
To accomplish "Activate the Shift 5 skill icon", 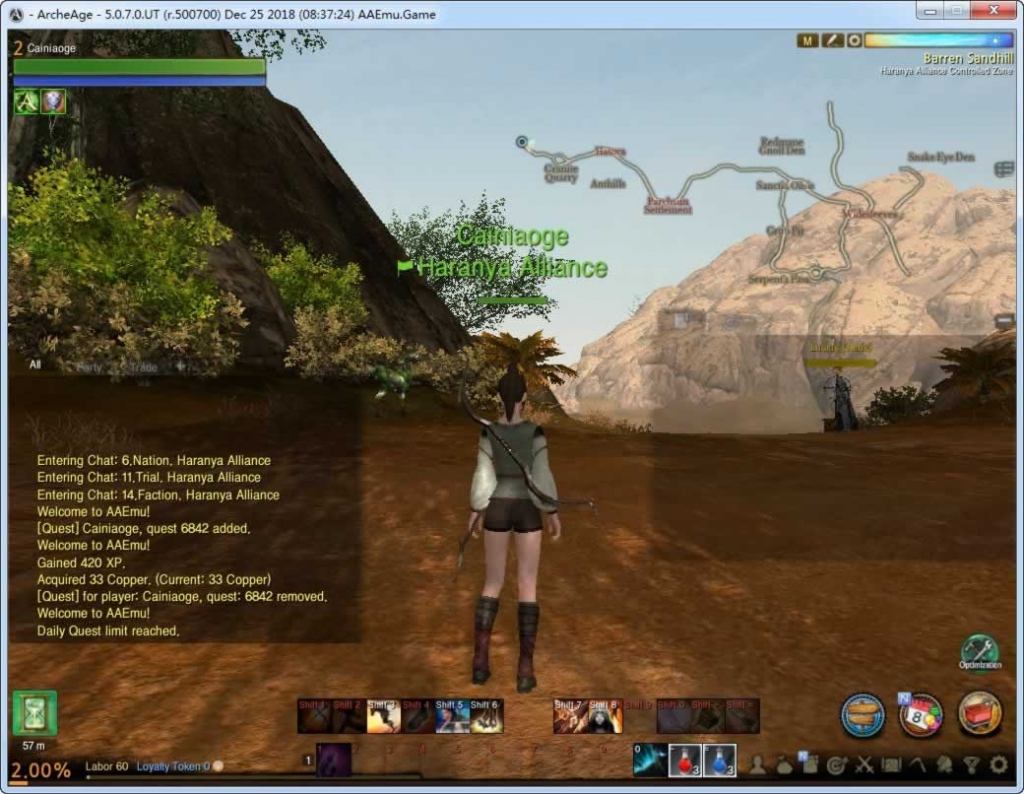I will click(451, 716).
